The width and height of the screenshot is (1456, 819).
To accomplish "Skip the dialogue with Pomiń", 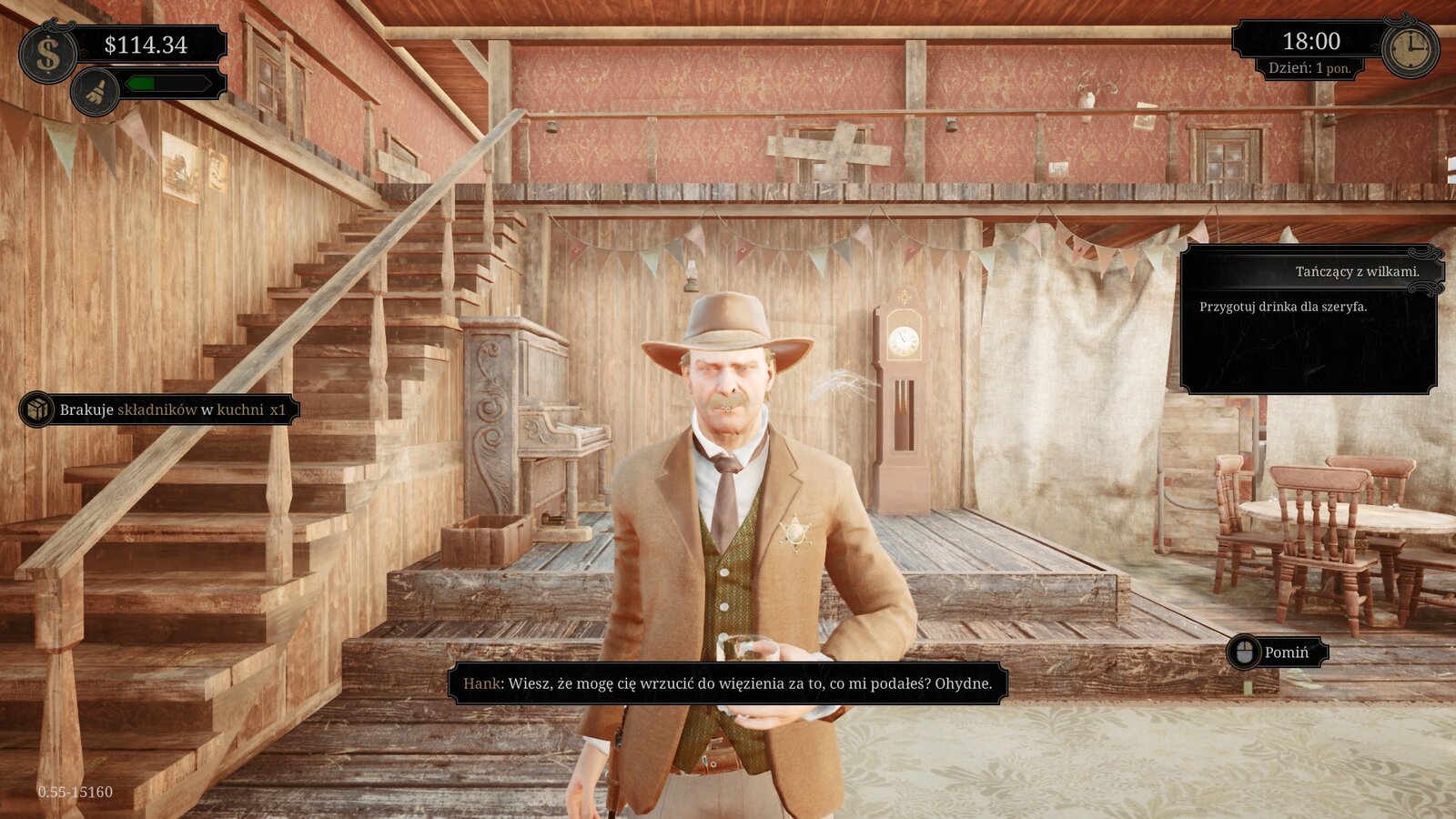I will [1277, 652].
